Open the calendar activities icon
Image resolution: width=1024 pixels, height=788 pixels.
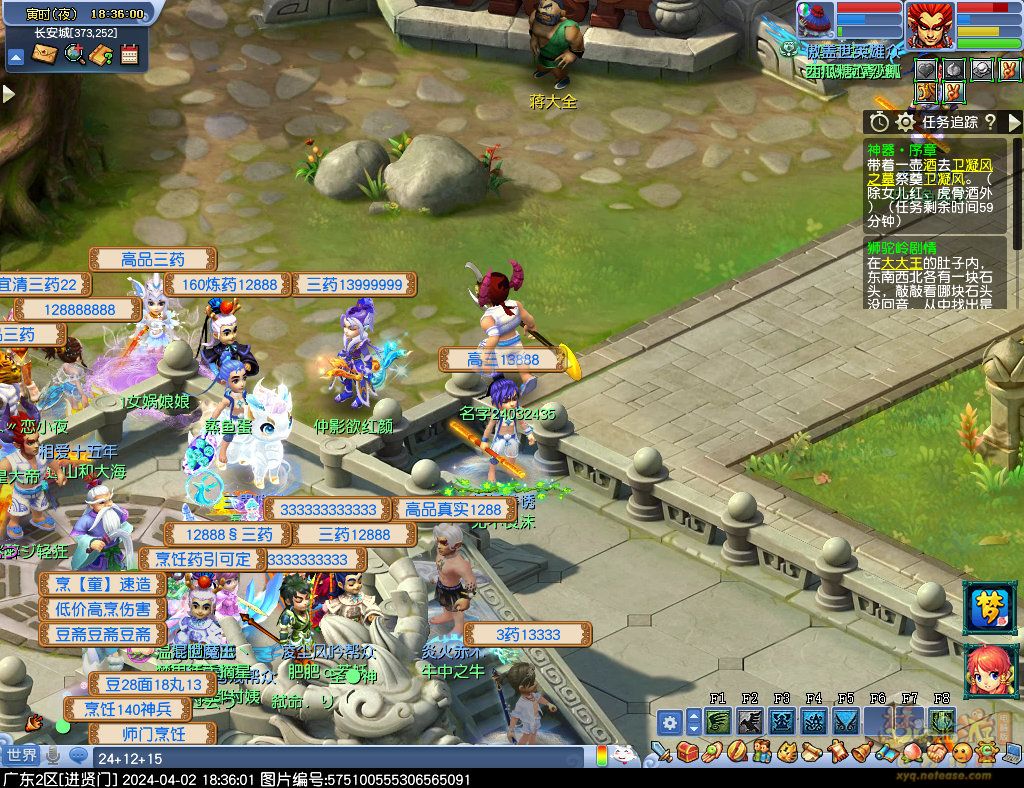(x=129, y=54)
